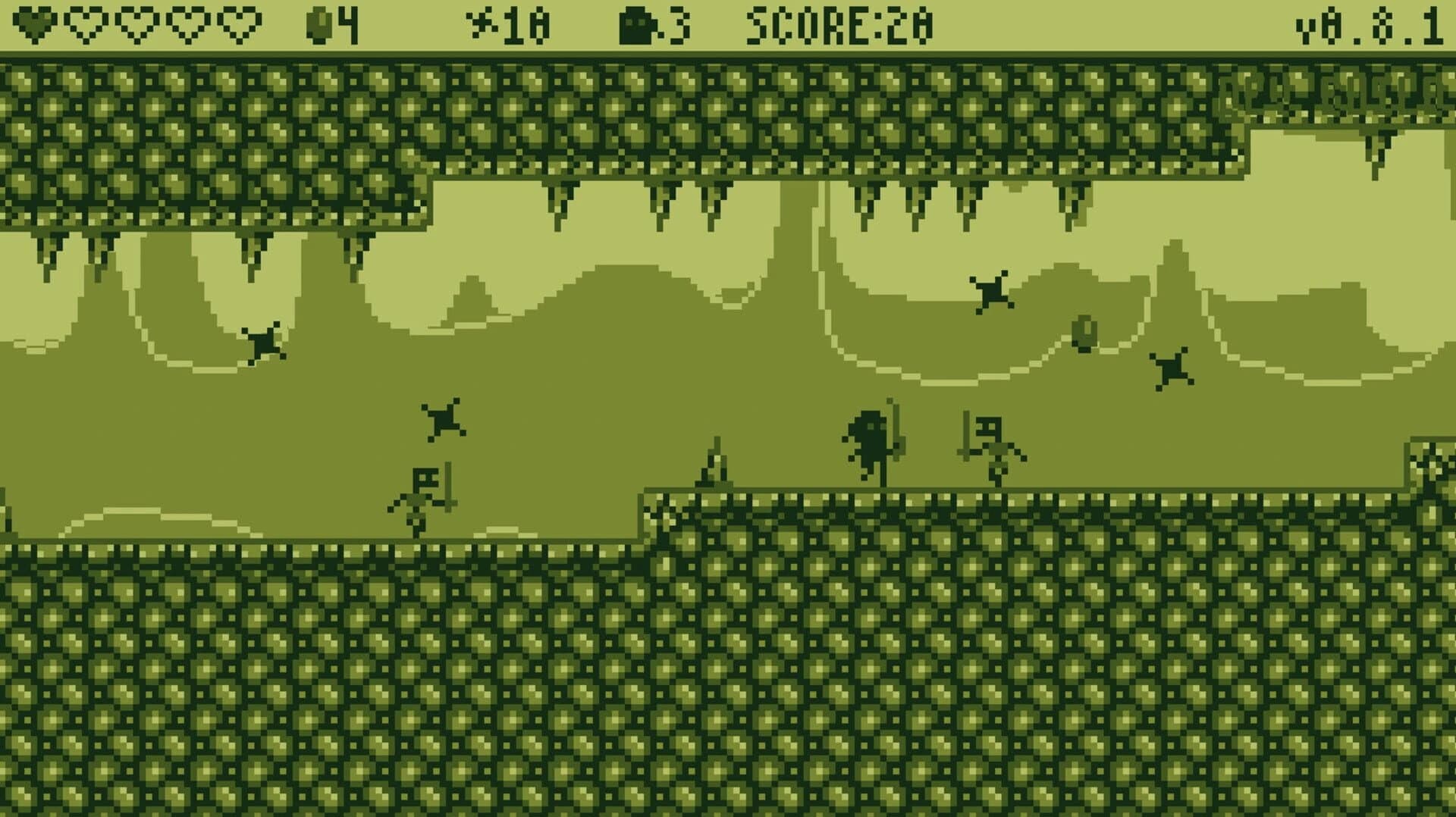Select the middle empty heart icon
Viewport: 1456px width, 817px height.
(135, 23)
